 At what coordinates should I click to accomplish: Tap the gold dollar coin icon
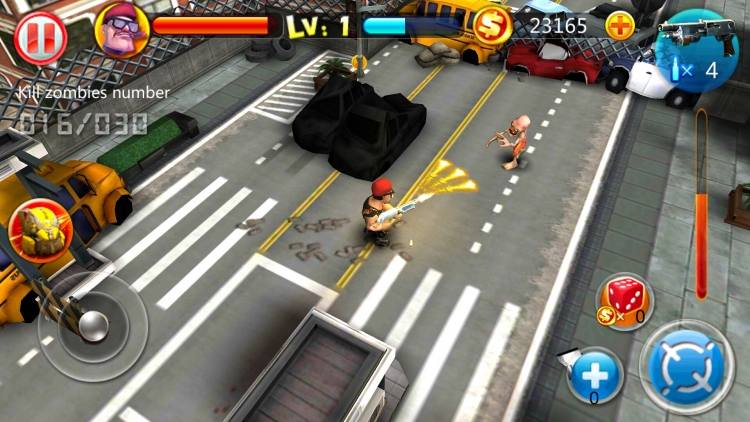click(x=491, y=24)
